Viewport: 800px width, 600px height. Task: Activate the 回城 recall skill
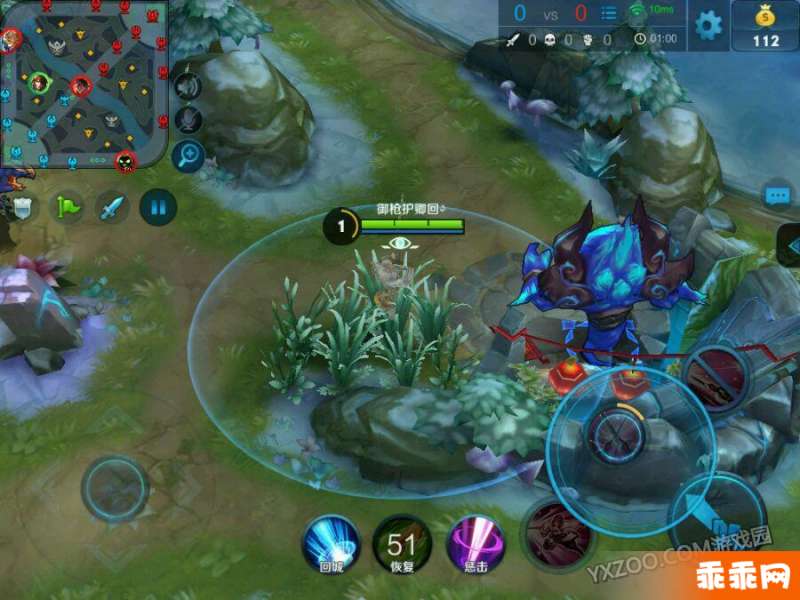pyautogui.click(x=331, y=544)
